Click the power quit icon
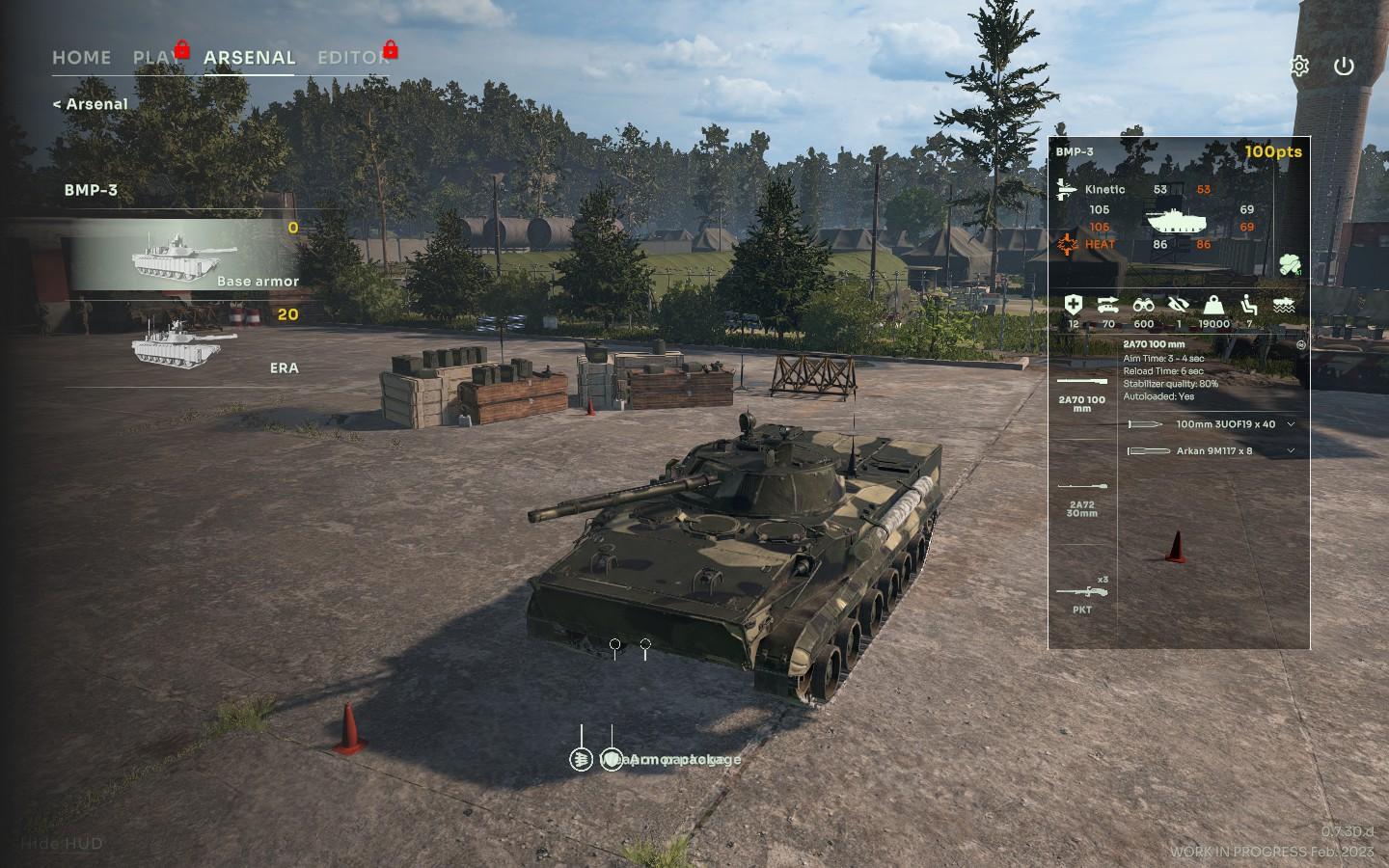 tap(1344, 67)
